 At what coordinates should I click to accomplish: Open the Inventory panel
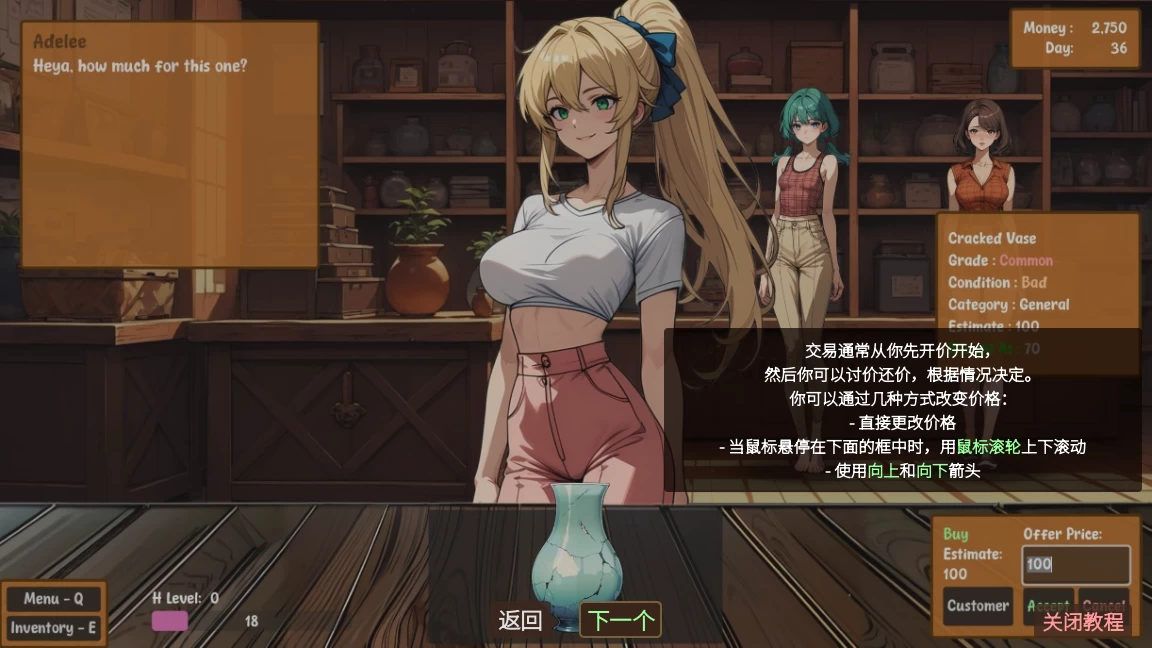(53, 628)
